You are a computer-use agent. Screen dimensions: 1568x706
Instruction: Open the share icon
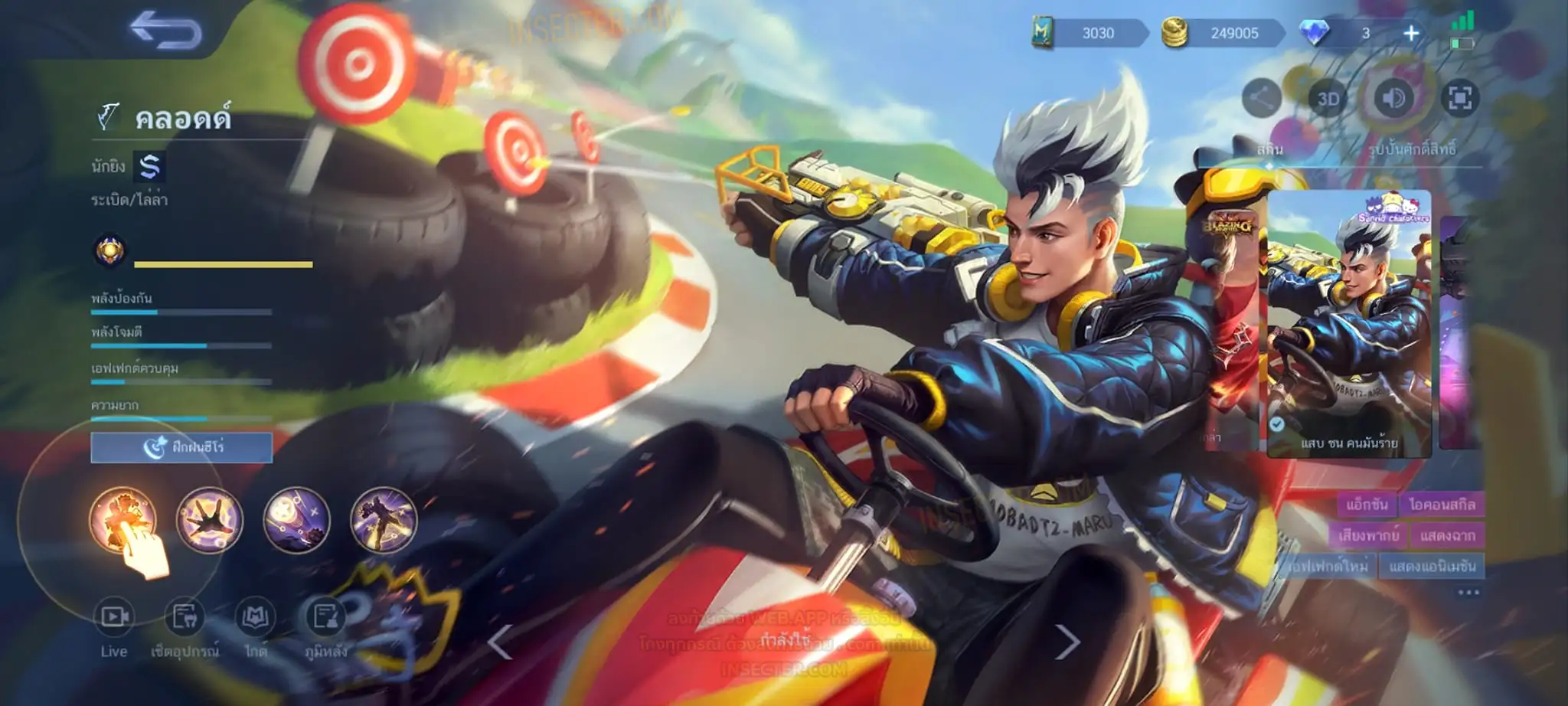point(1261,98)
